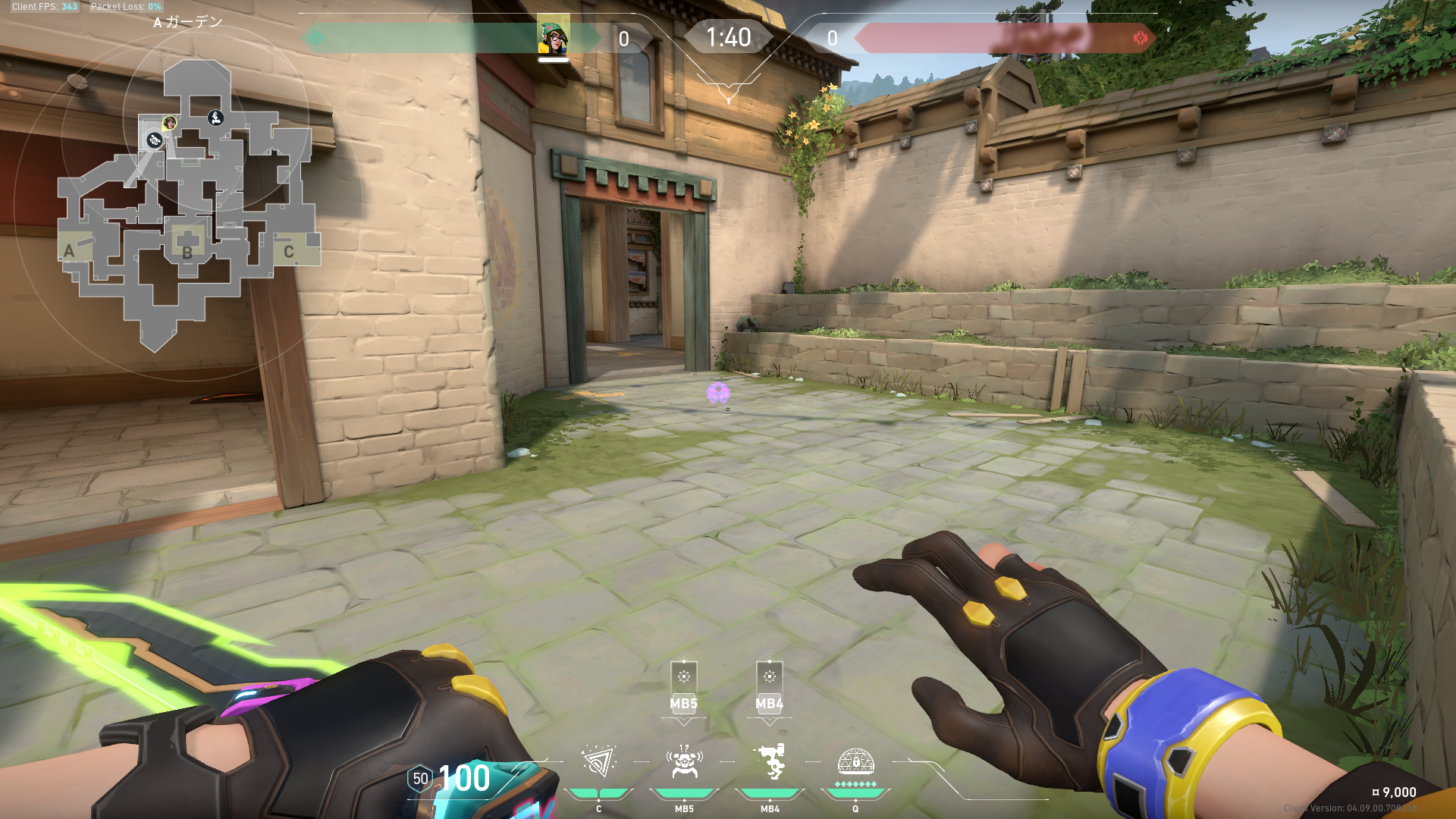Activate the Nanoswarm grenade ability
This screenshot has height=819, width=1456.
click(x=598, y=763)
